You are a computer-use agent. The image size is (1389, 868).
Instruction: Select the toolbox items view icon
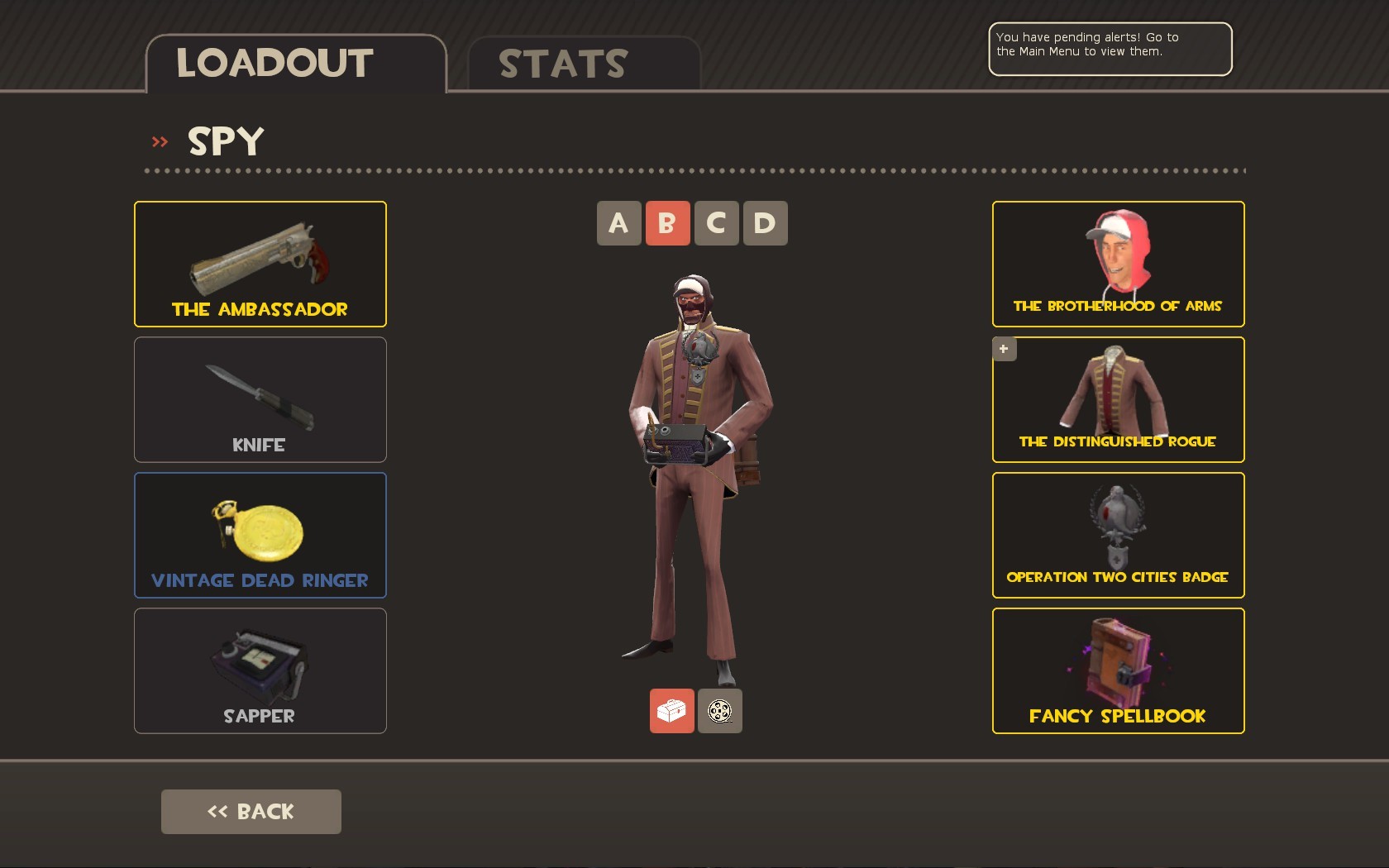tap(671, 710)
